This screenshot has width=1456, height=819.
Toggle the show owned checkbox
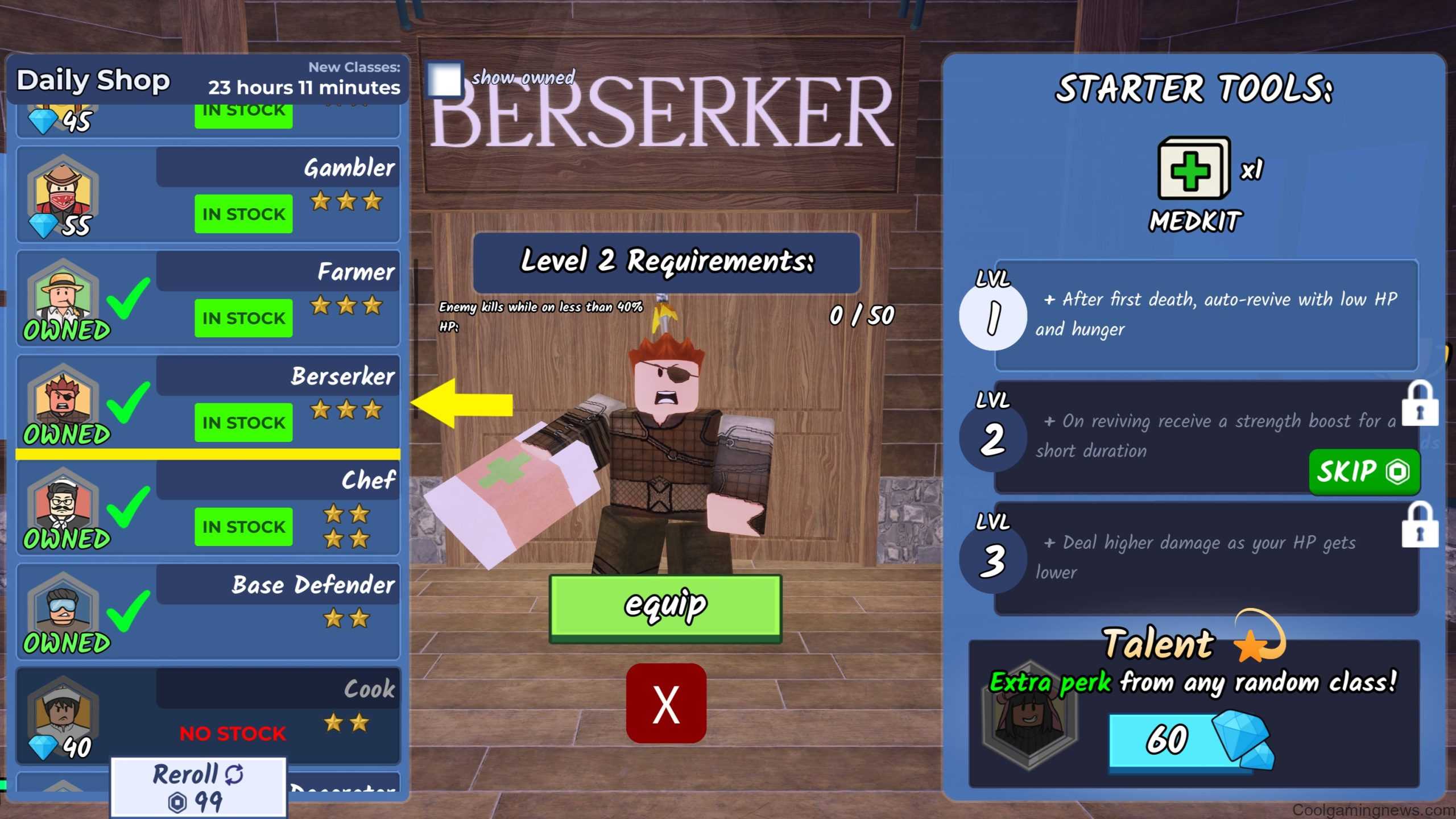(444, 80)
